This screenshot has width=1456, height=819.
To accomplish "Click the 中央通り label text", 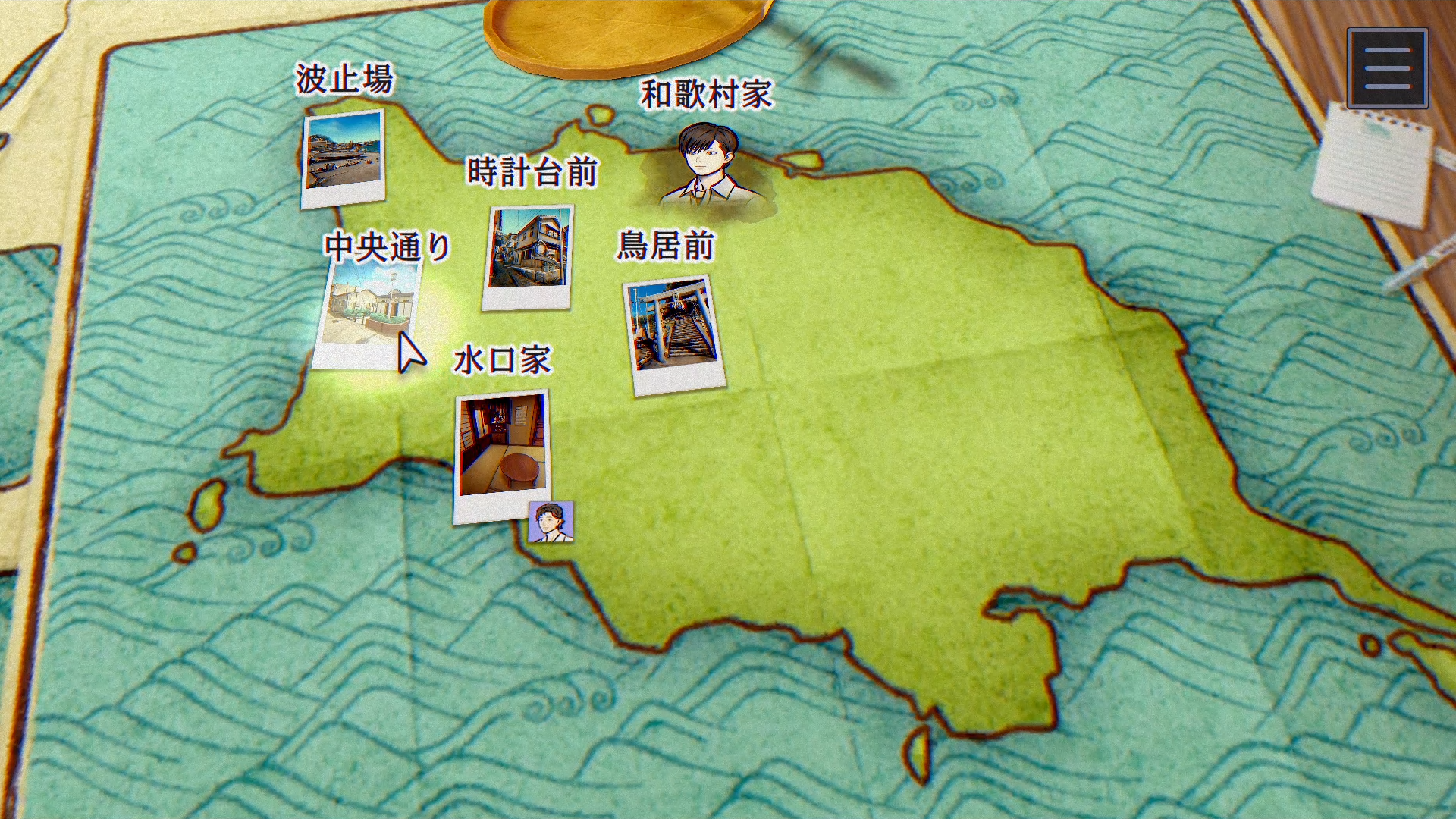I will point(387,245).
